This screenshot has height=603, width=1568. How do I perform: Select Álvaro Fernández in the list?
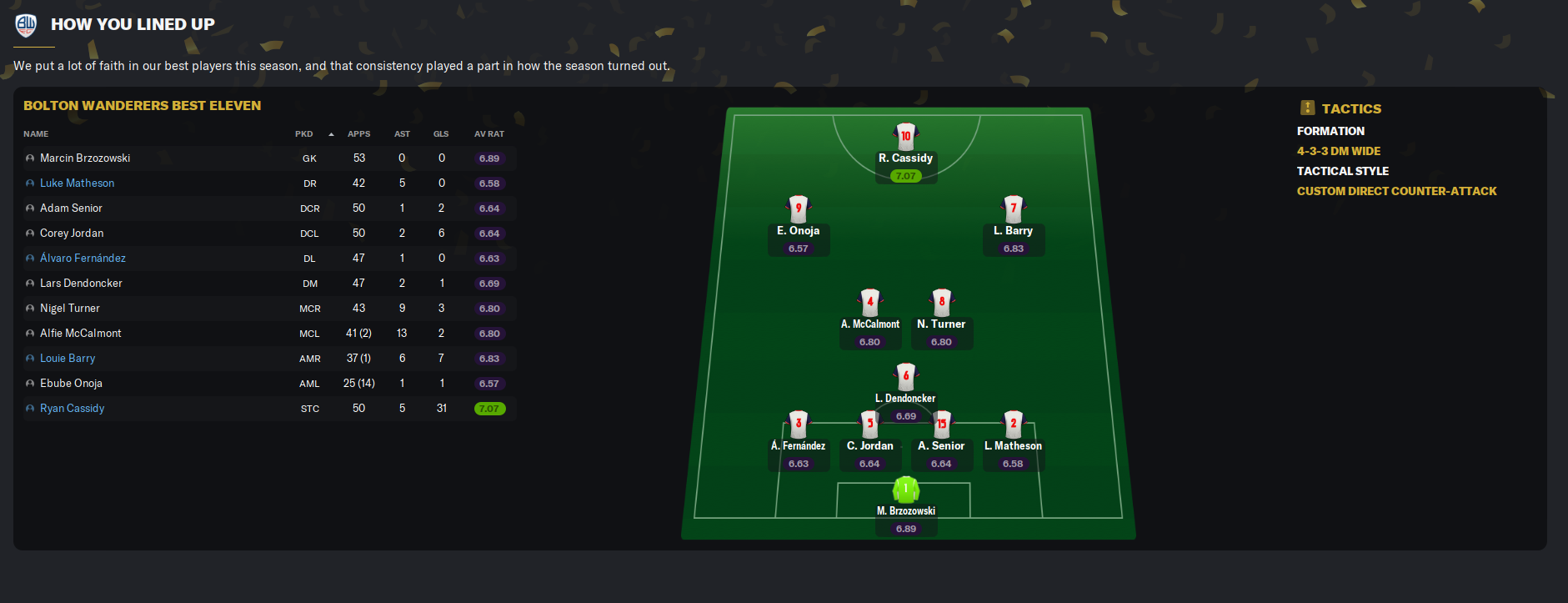point(83,259)
